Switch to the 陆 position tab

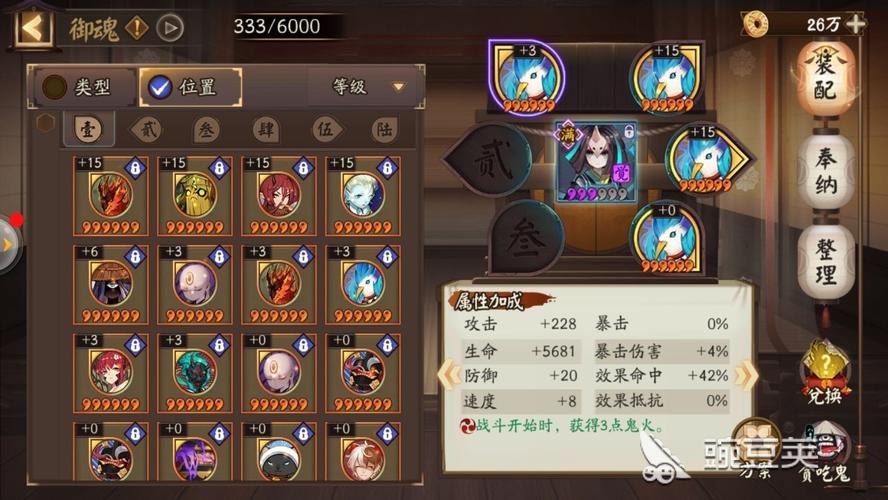(383, 129)
